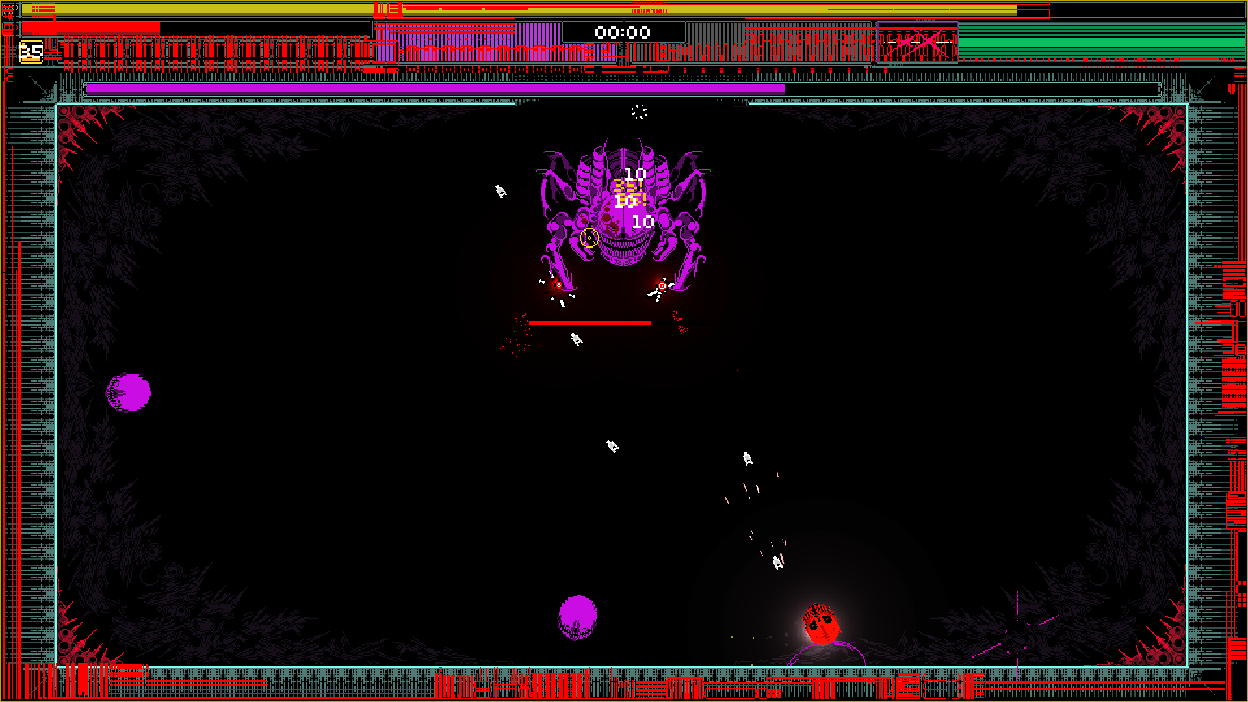
Task: Click the gold icon marked 35
Action: click(x=31, y=51)
